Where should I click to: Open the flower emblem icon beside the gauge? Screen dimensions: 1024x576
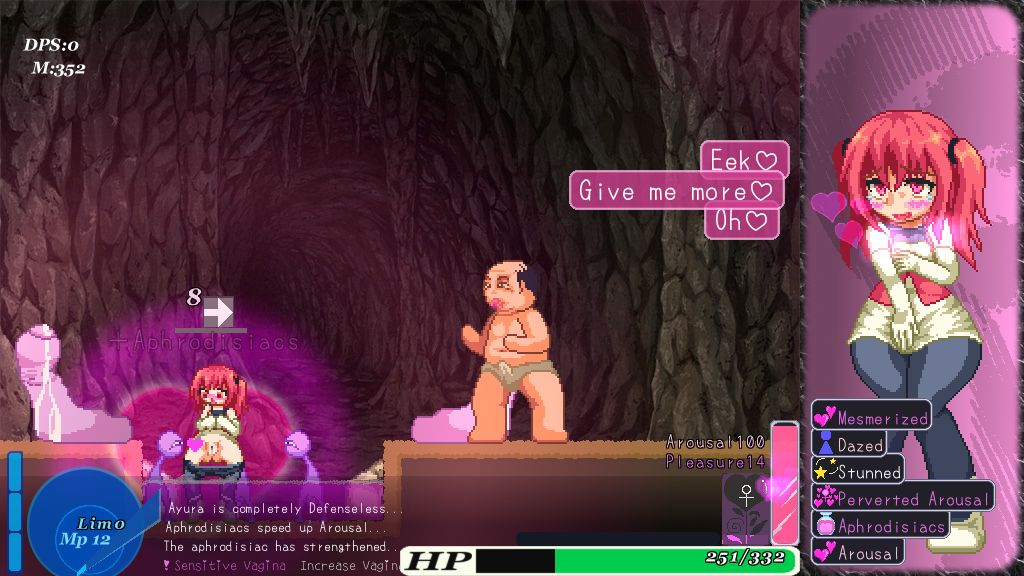click(x=745, y=508)
